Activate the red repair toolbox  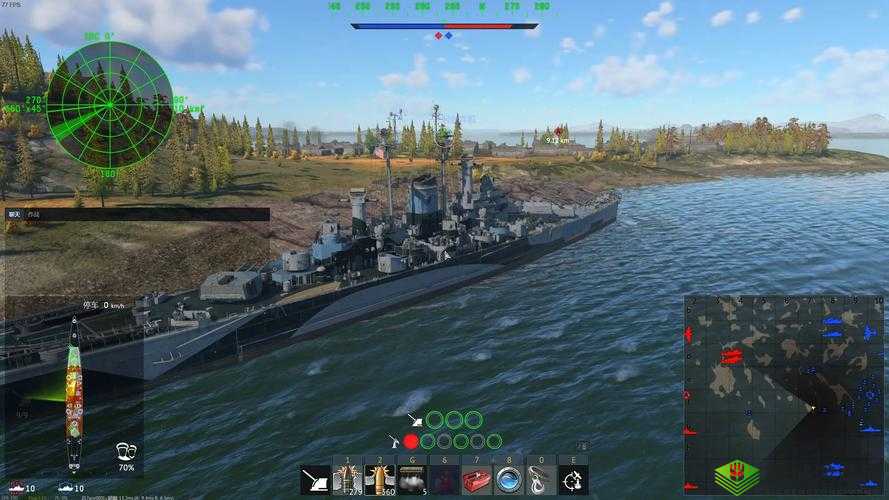click(x=477, y=481)
